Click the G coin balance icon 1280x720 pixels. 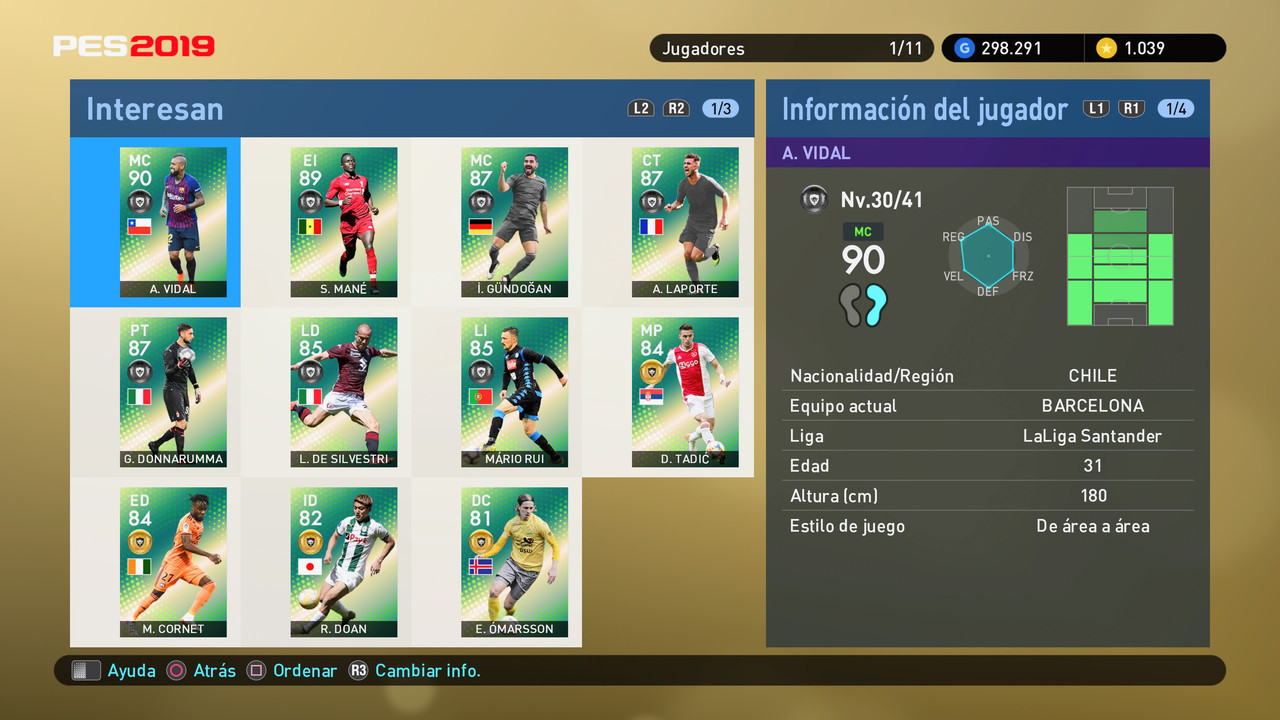(x=963, y=47)
